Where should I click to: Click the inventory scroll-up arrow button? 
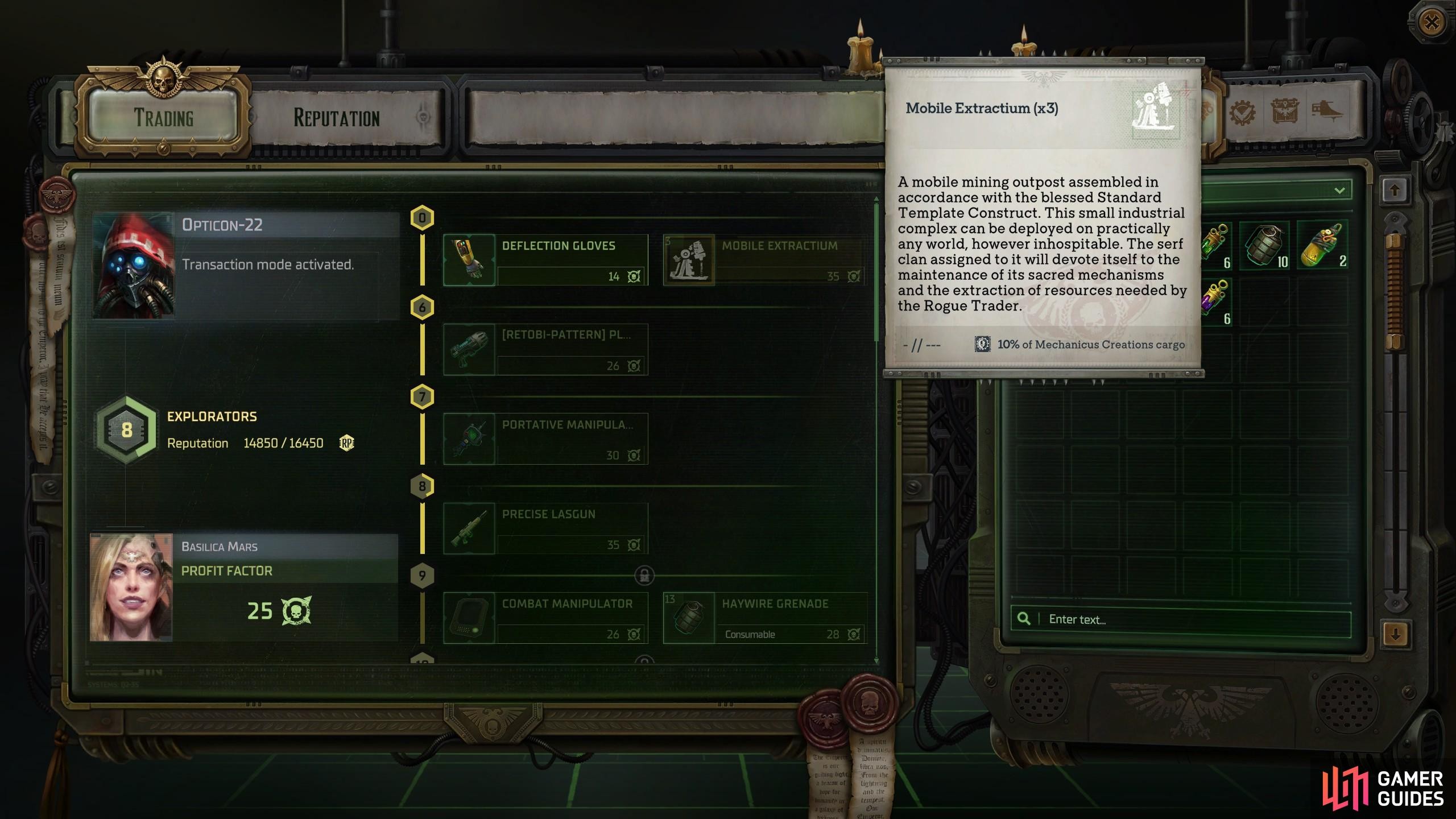pyautogui.click(x=1395, y=191)
